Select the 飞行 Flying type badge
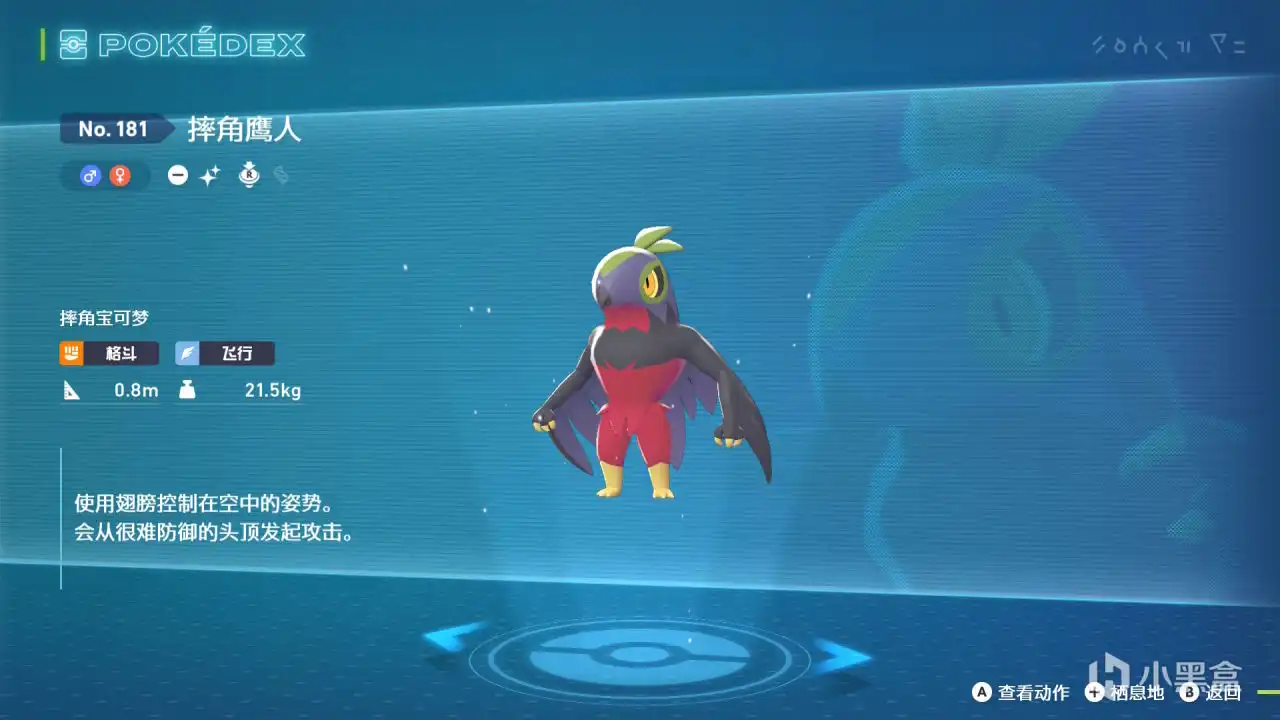The width and height of the screenshot is (1280, 720). (224, 353)
